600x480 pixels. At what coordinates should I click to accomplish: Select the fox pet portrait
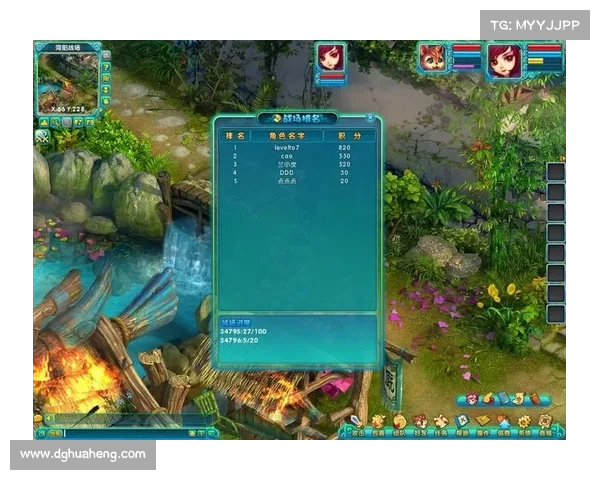[x=434, y=58]
